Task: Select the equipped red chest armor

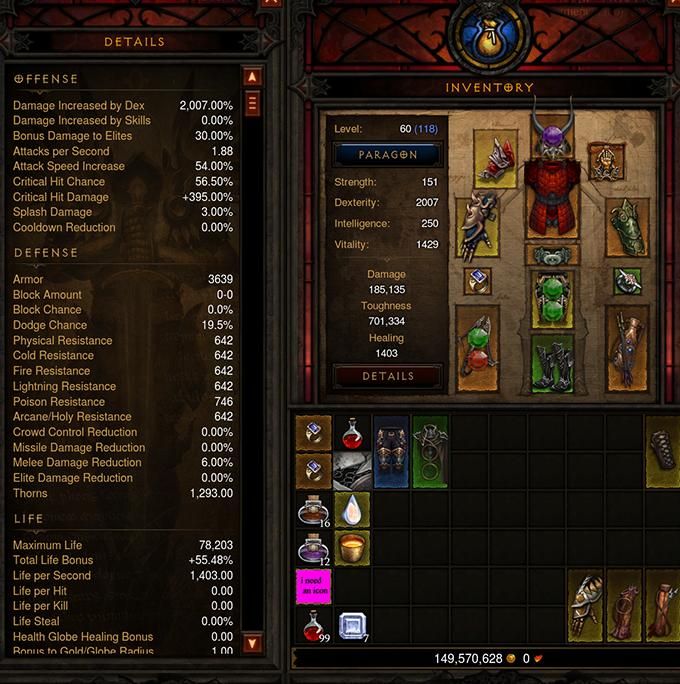Action: [x=552, y=205]
